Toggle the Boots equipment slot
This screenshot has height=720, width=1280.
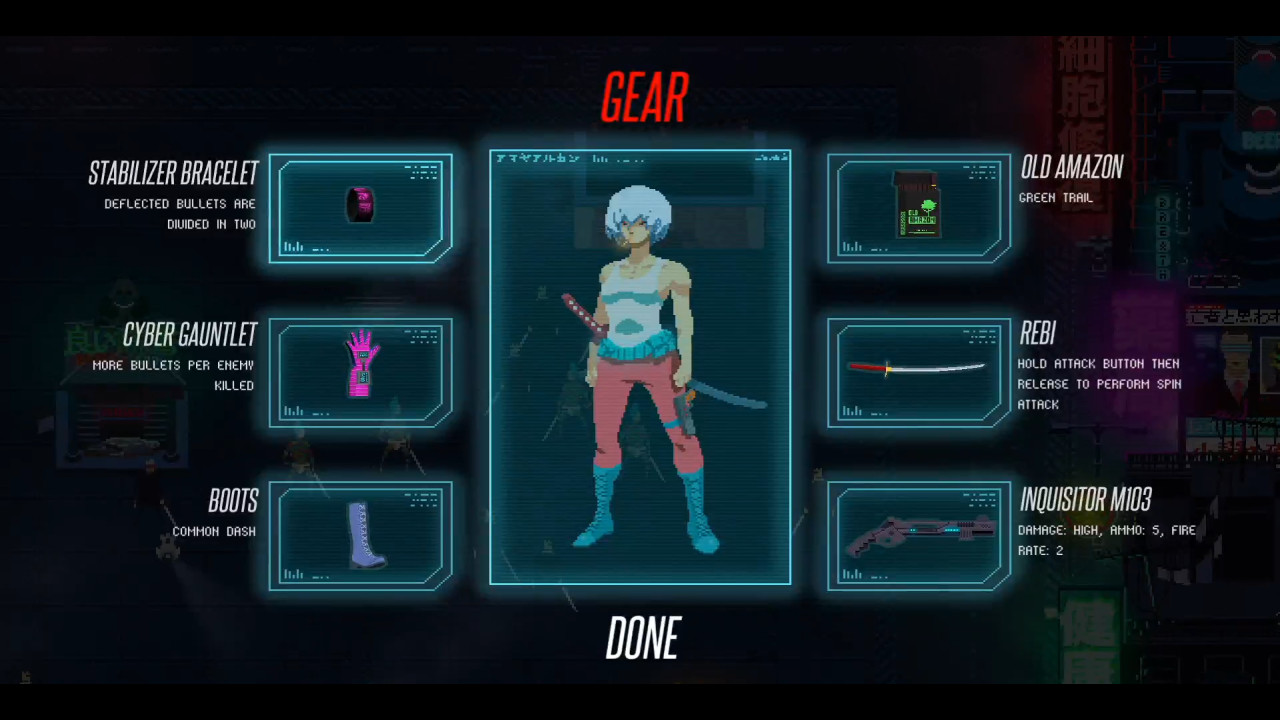point(361,536)
